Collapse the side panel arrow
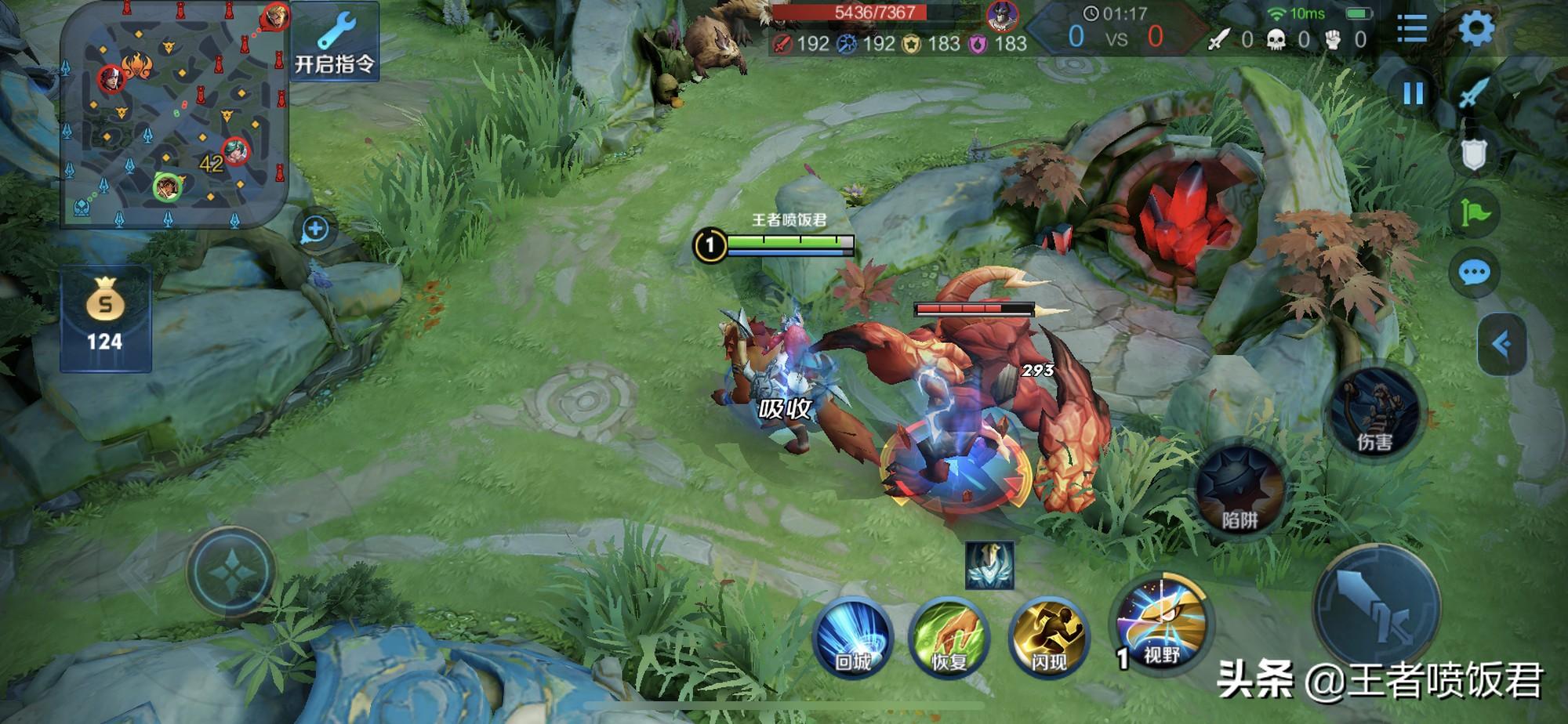 [x=1501, y=343]
